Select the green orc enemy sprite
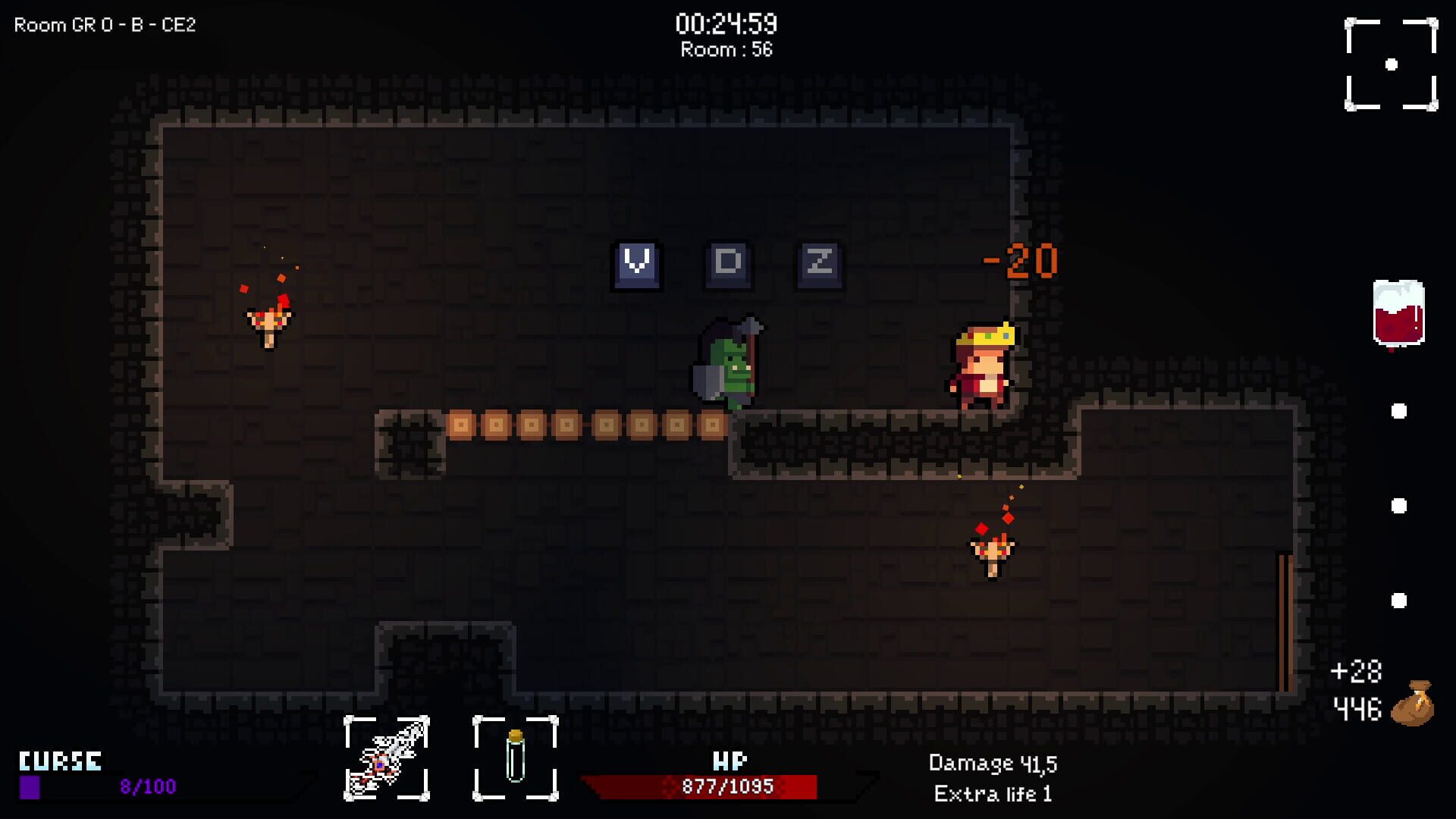Image resolution: width=1456 pixels, height=819 pixels. (x=730, y=364)
